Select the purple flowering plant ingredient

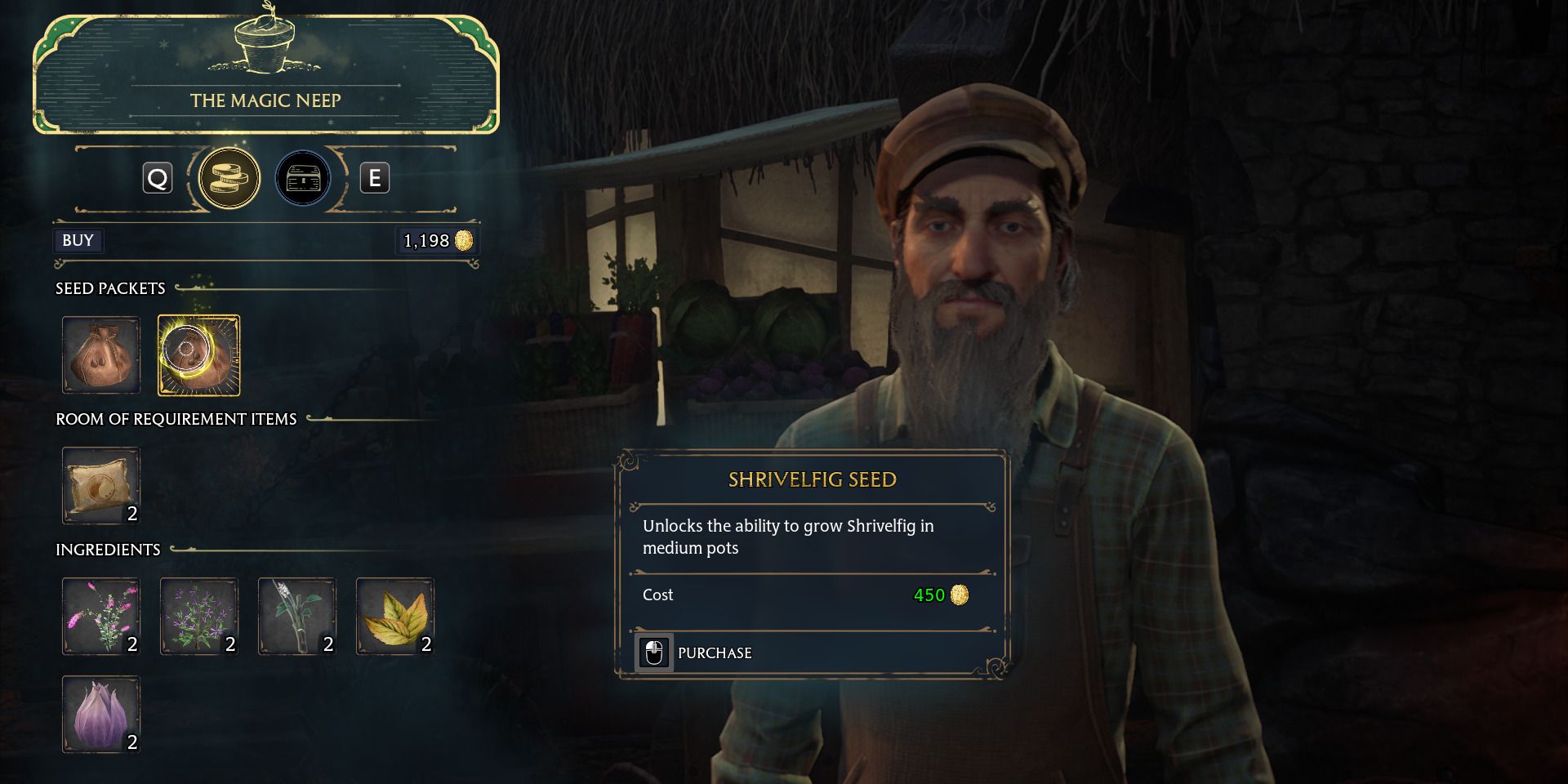[198, 617]
